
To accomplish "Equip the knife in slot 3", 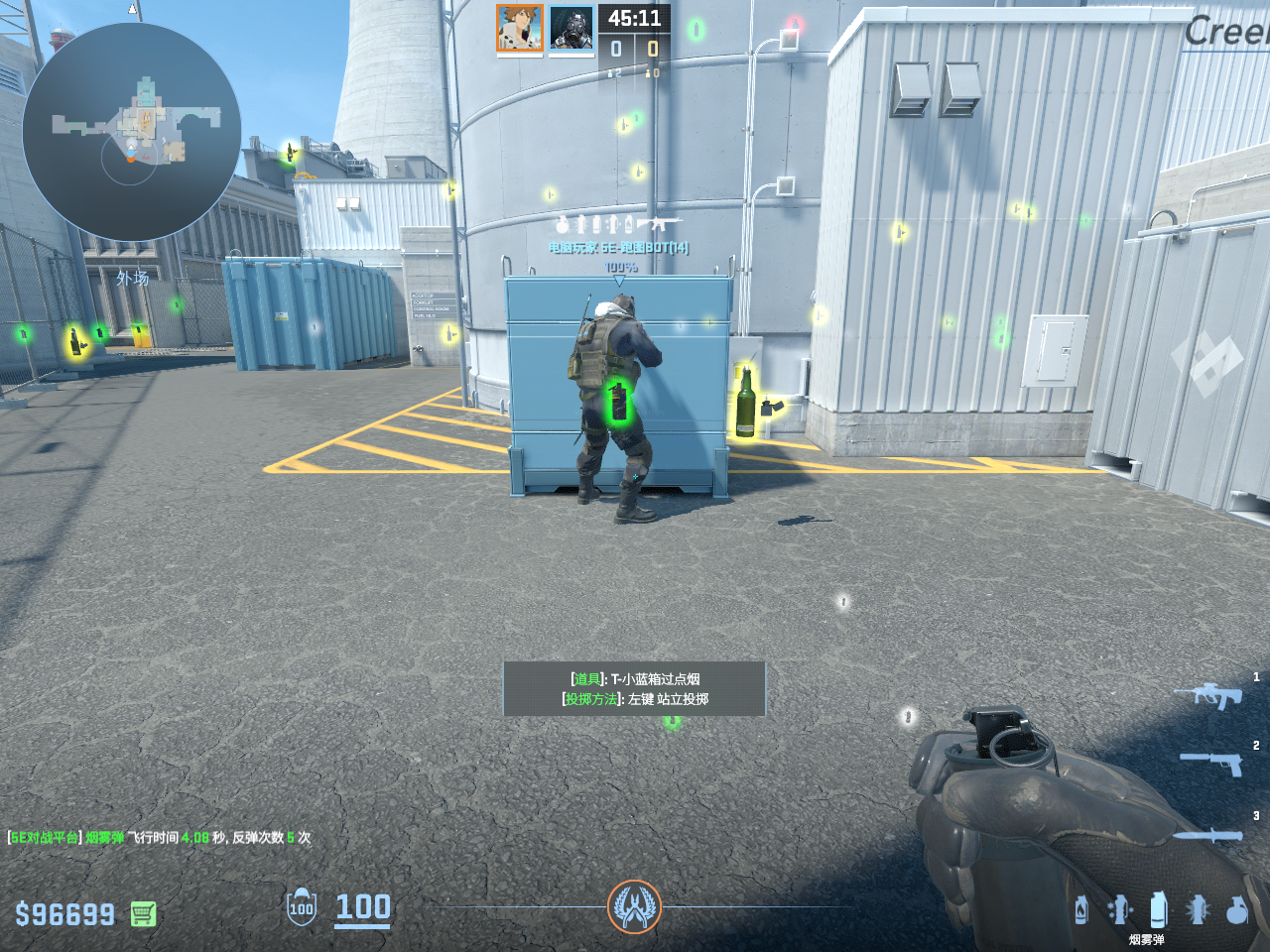I will (x=1208, y=835).
